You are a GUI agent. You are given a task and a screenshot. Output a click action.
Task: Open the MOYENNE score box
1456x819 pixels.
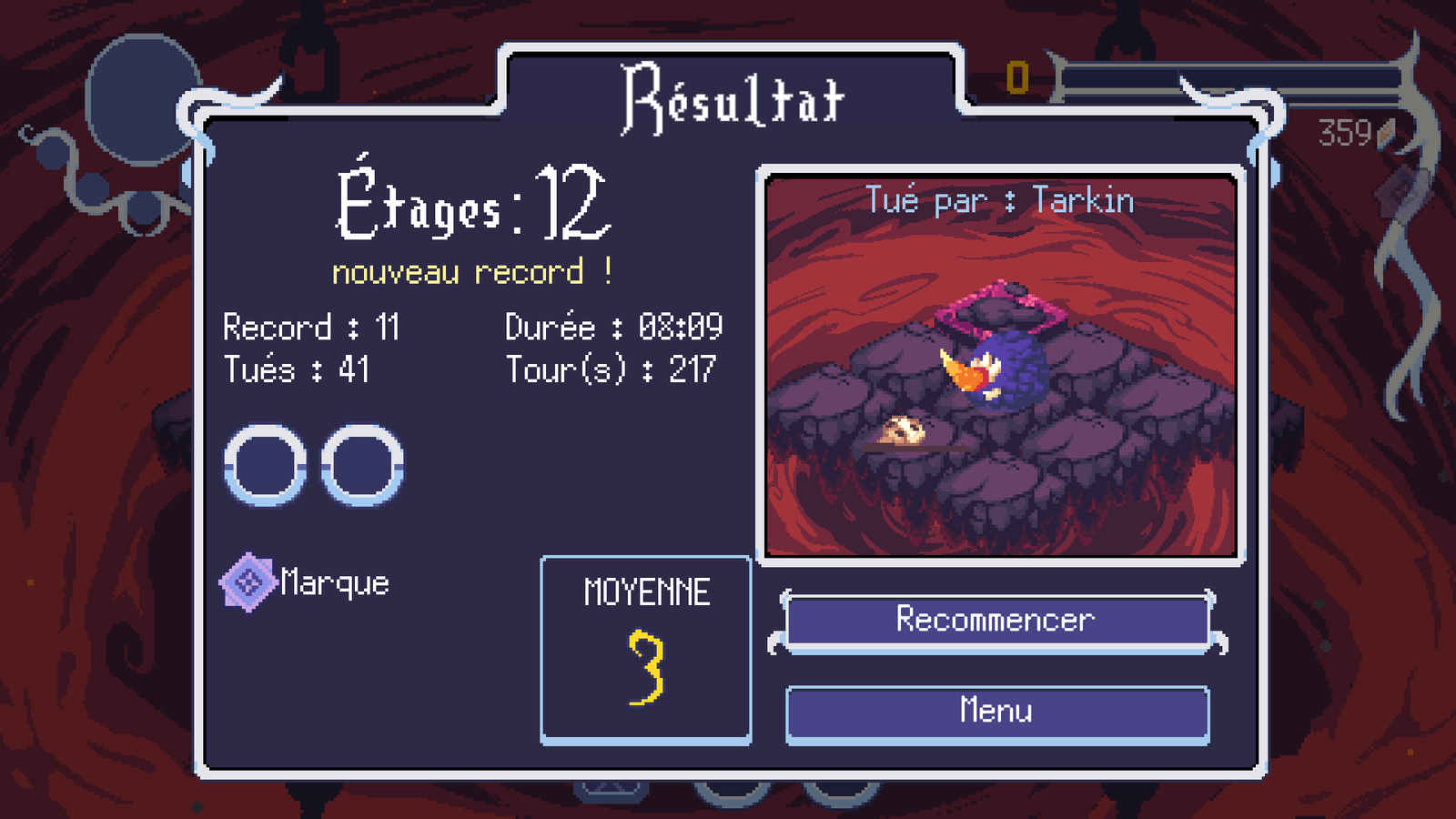coord(646,650)
